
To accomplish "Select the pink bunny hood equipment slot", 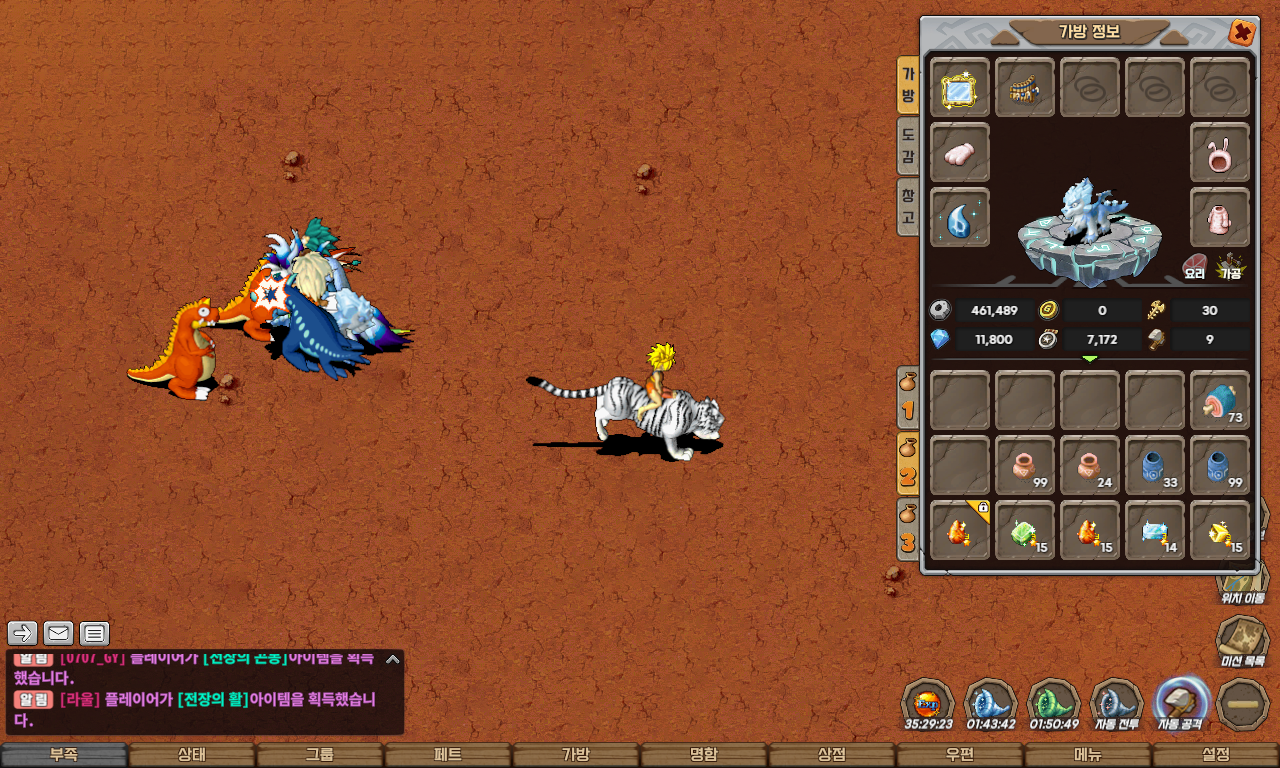I will [x=1220, y=153].
